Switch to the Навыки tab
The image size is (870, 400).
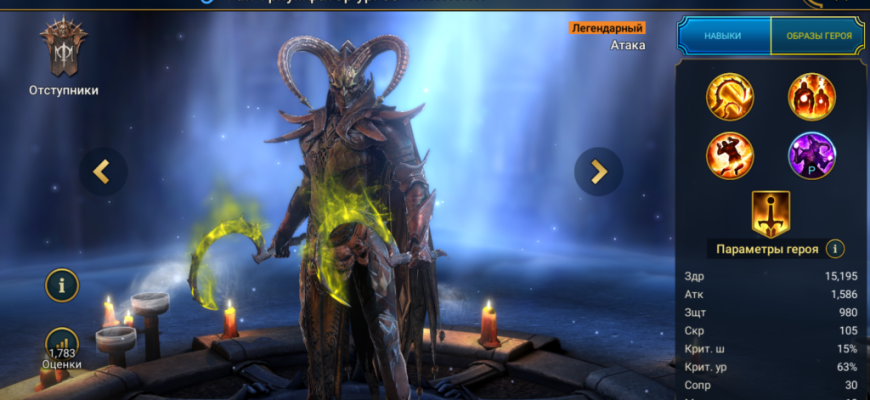click(x=723, y=36)
